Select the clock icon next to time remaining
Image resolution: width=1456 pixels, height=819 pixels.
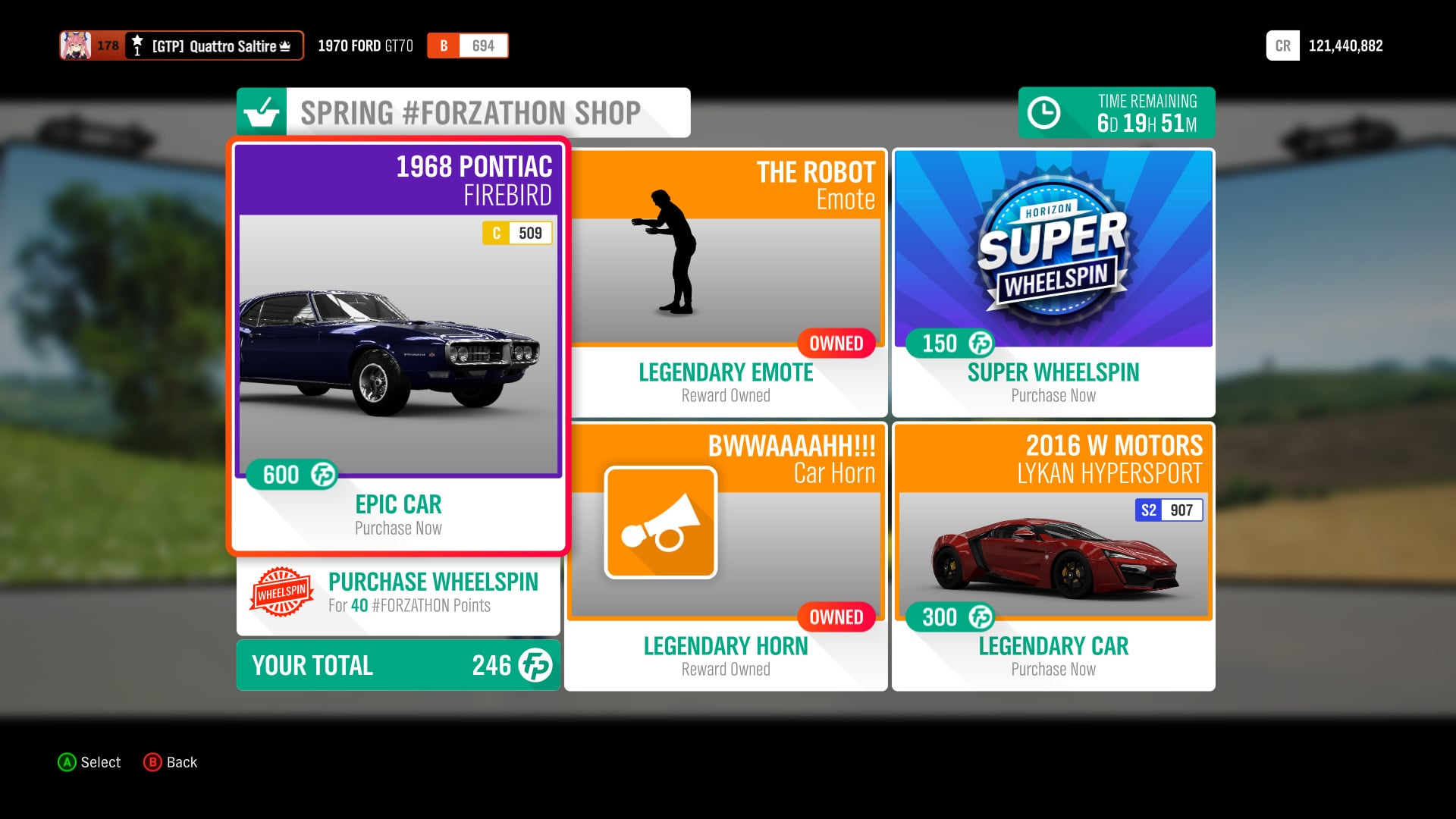pos(1044,112)
